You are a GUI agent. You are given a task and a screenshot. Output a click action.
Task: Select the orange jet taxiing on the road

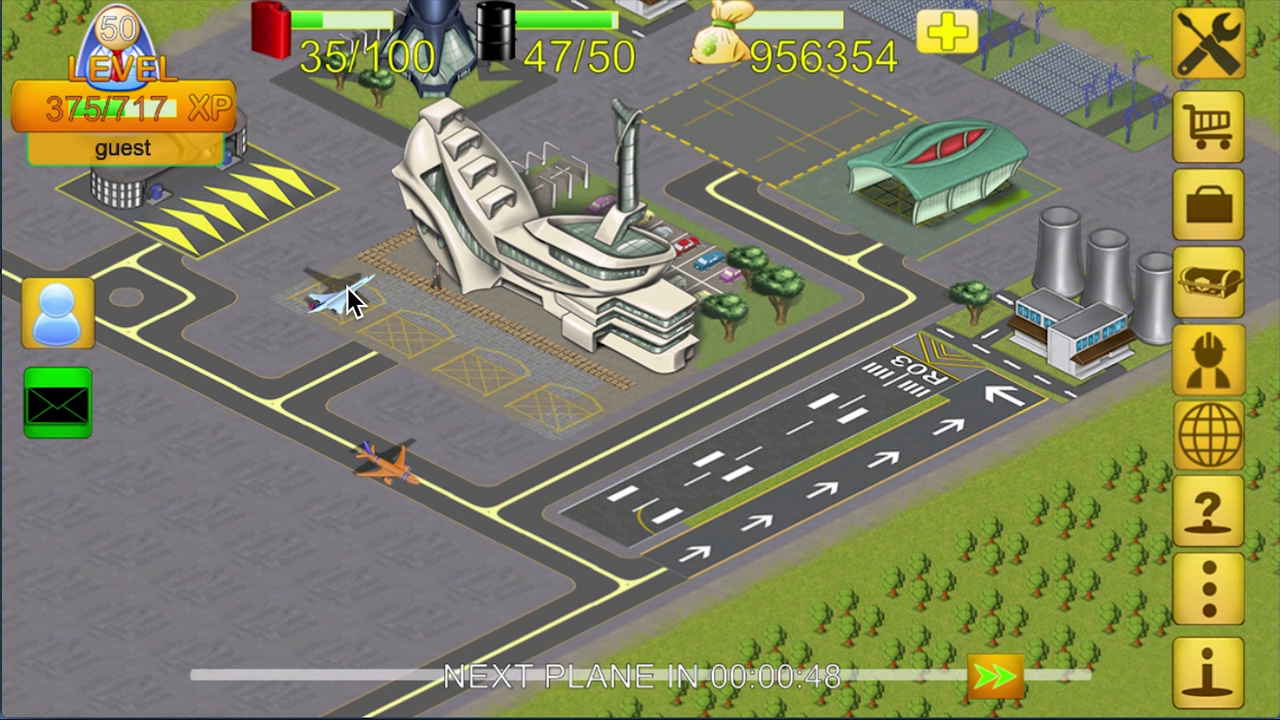pyautogui.click(x=385, y=465)
